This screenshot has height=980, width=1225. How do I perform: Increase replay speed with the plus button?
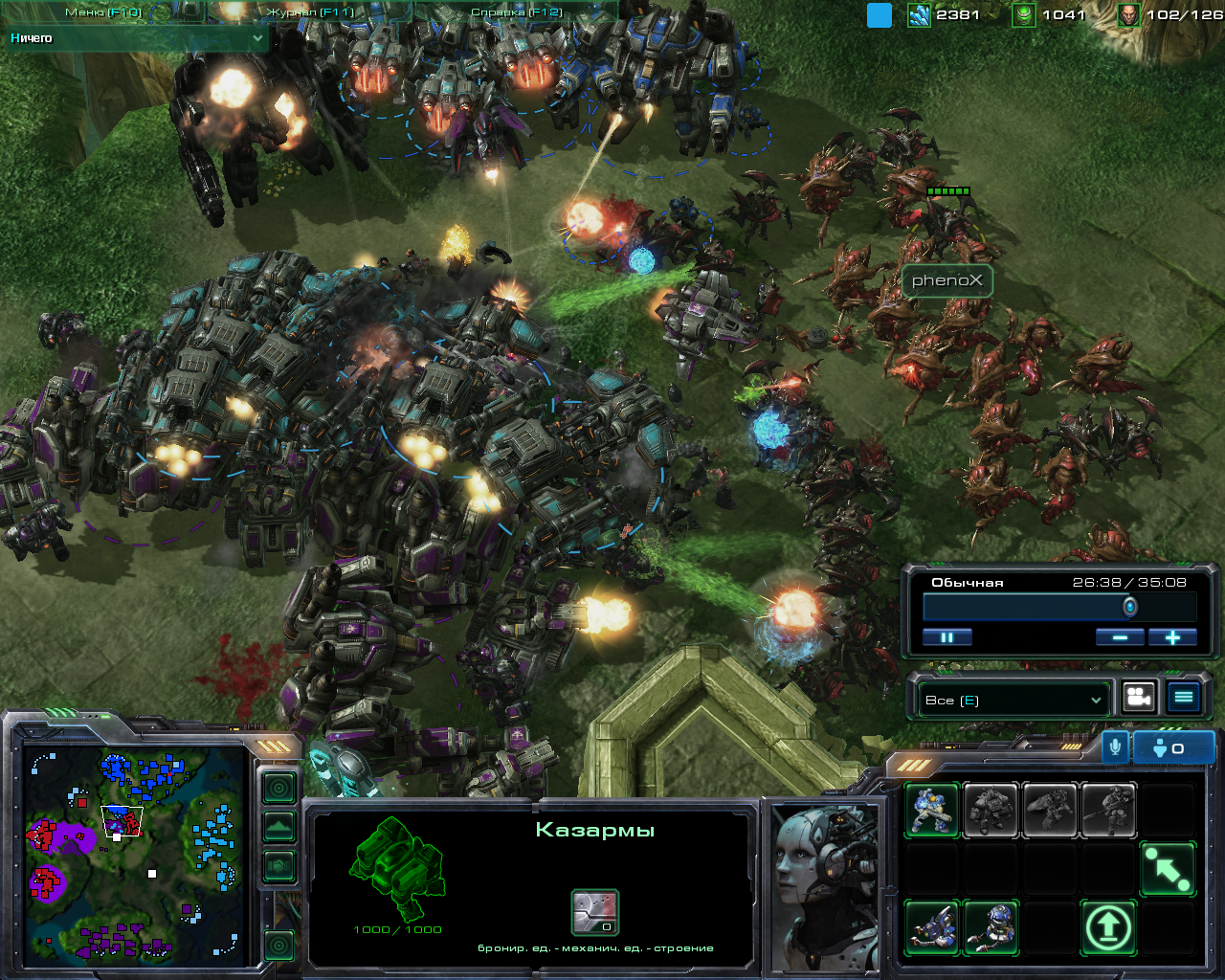click(x=1172, y=637)
